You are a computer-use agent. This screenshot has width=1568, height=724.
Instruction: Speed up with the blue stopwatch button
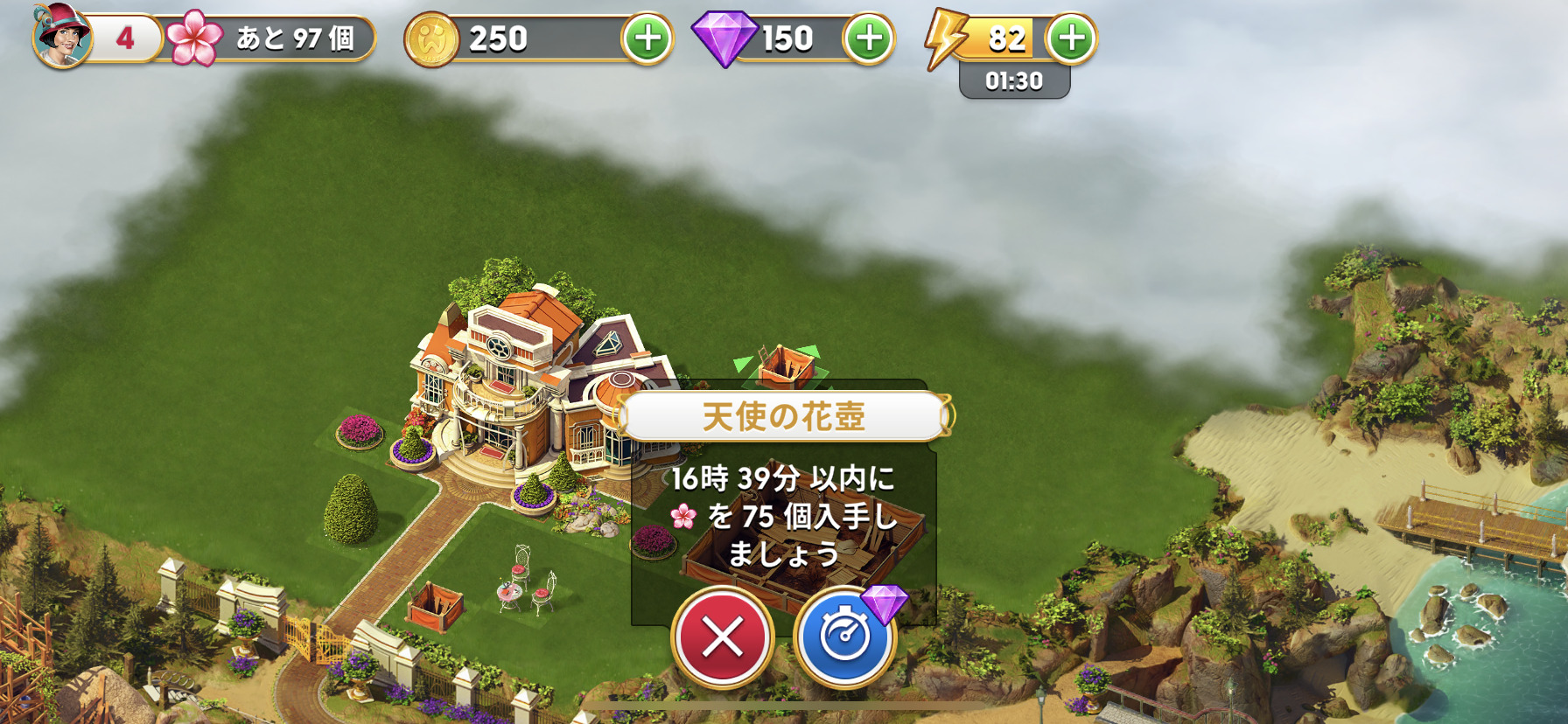844,637
